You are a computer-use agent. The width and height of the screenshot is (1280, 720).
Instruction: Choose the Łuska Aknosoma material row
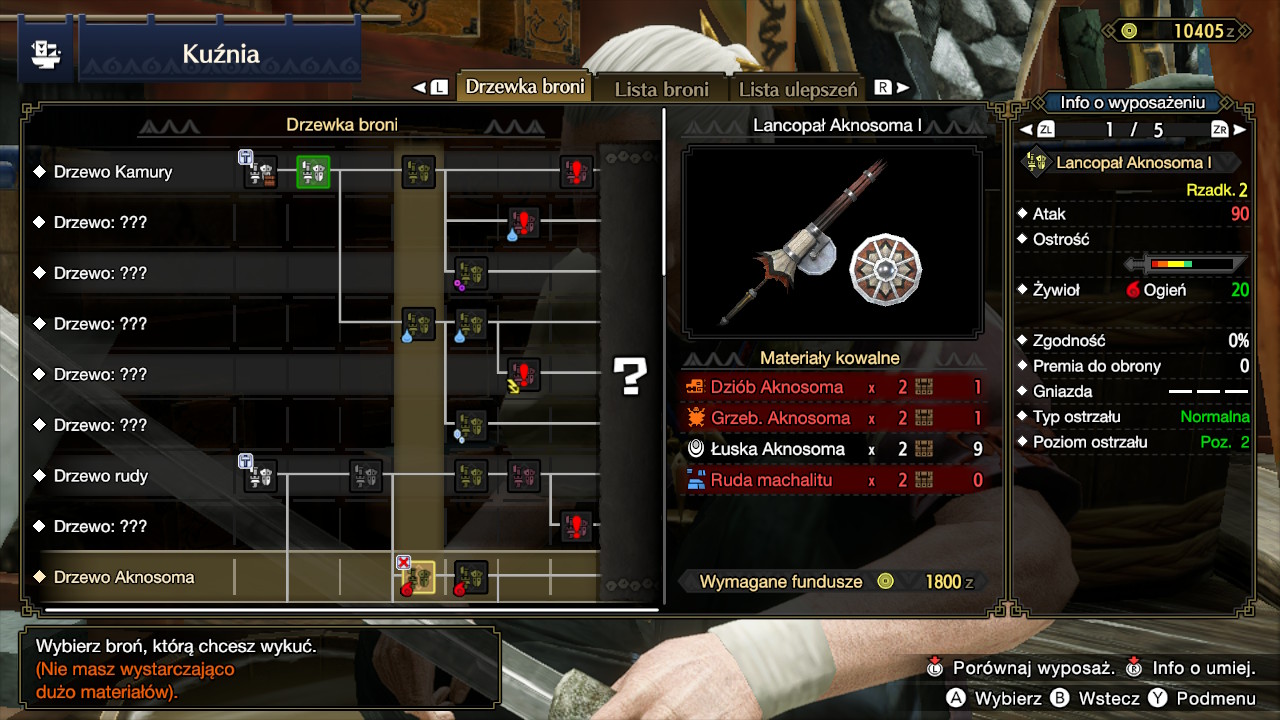[833, 449]
